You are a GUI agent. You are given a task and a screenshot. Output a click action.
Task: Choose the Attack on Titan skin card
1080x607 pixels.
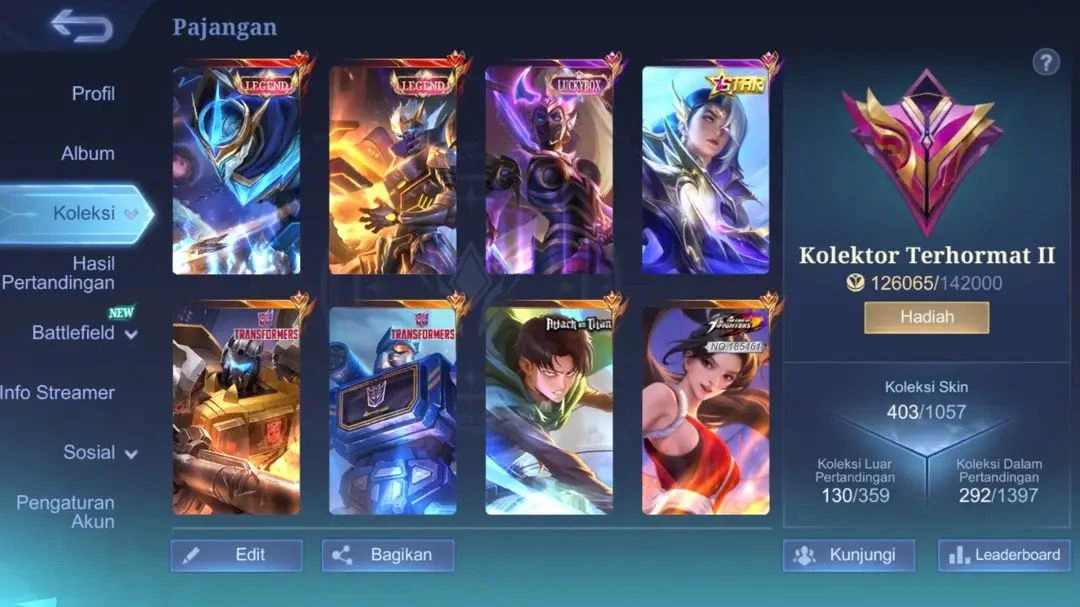(x=549, y=410)
